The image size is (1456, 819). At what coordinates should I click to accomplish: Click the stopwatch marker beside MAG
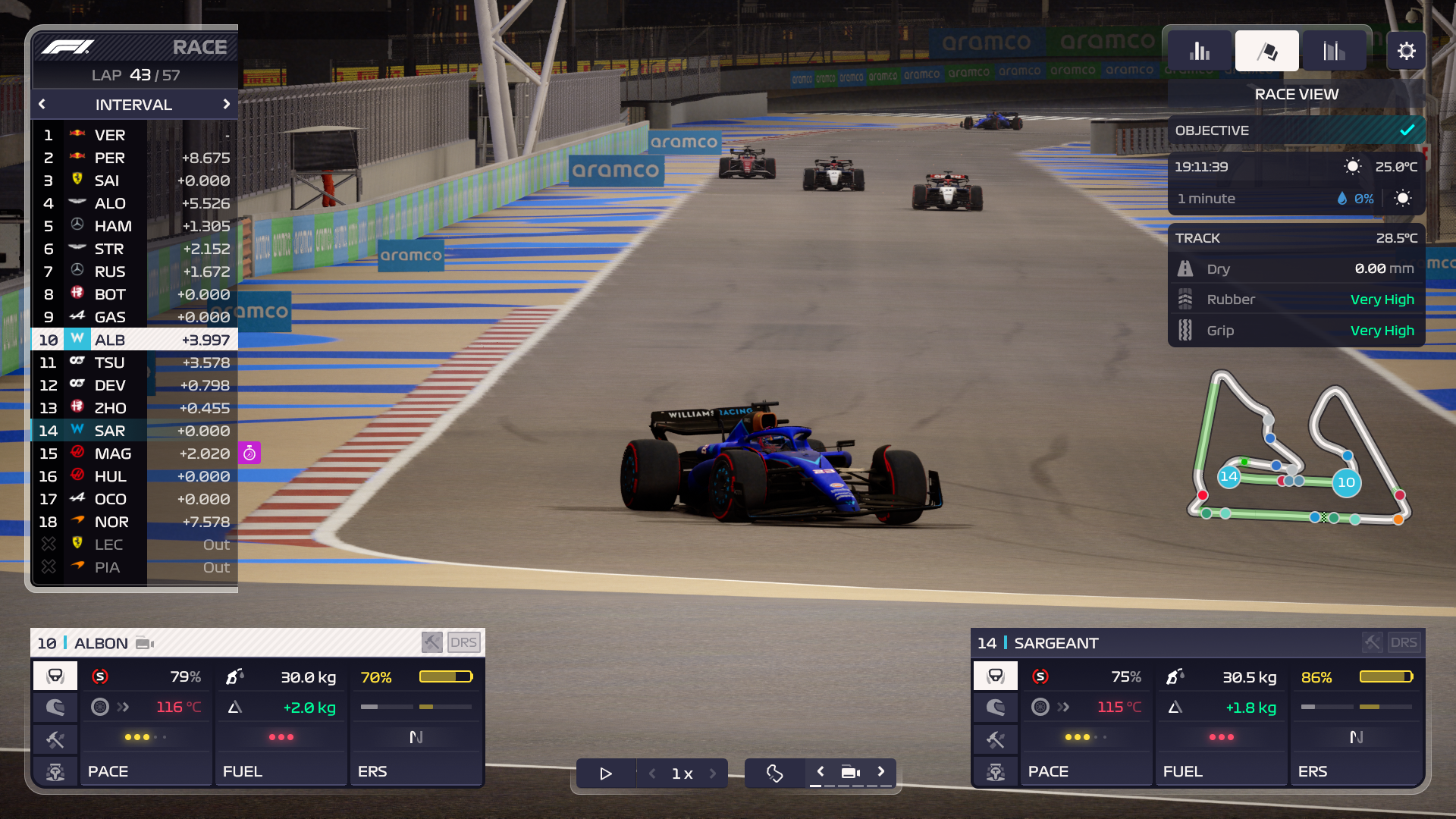250,453
